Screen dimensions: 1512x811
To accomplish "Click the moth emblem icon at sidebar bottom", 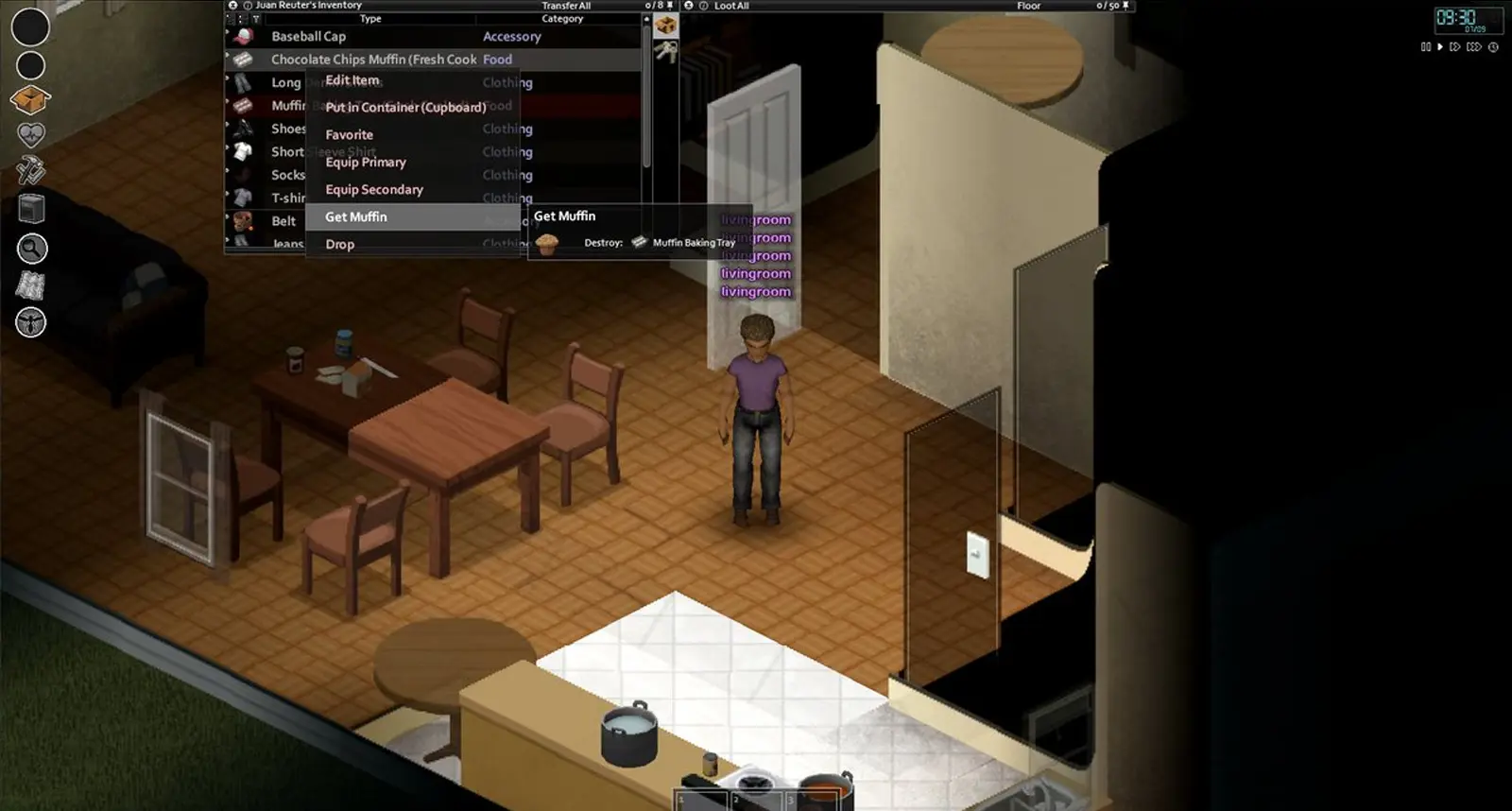I will [30, 323].
